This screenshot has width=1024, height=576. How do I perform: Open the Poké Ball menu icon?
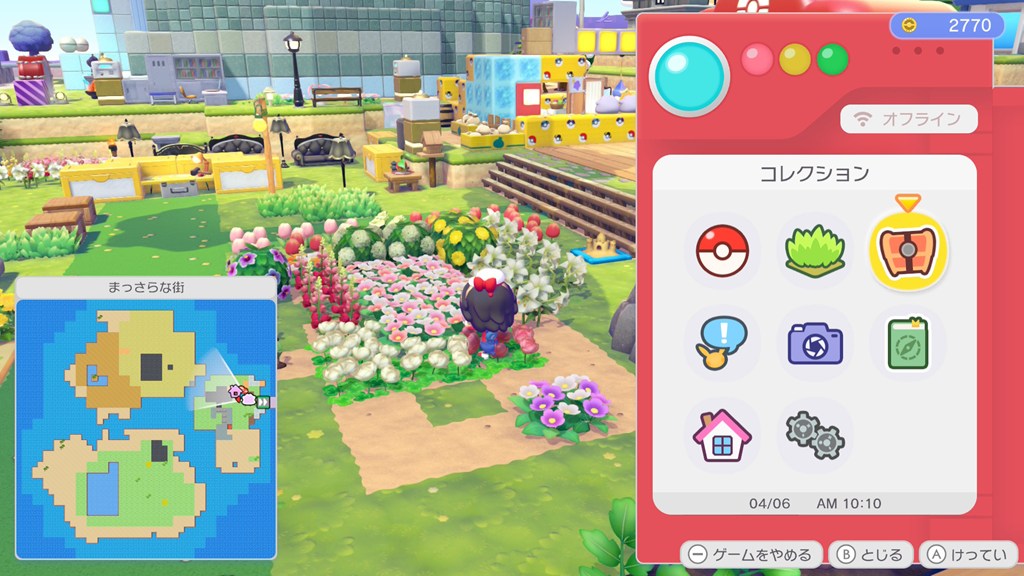[x=721, y=251]
